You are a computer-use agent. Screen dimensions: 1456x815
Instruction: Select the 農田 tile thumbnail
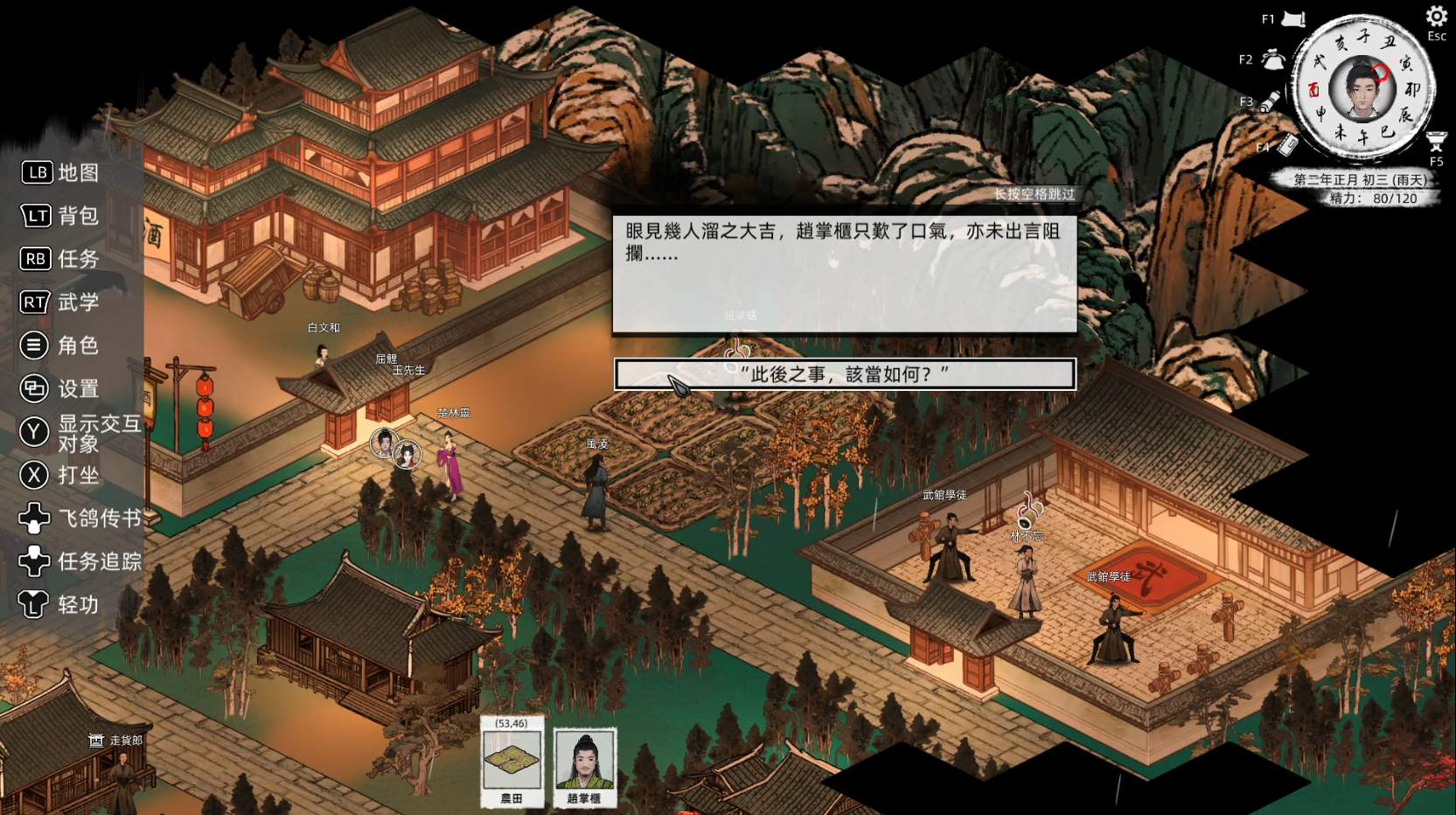coord(512,762)
